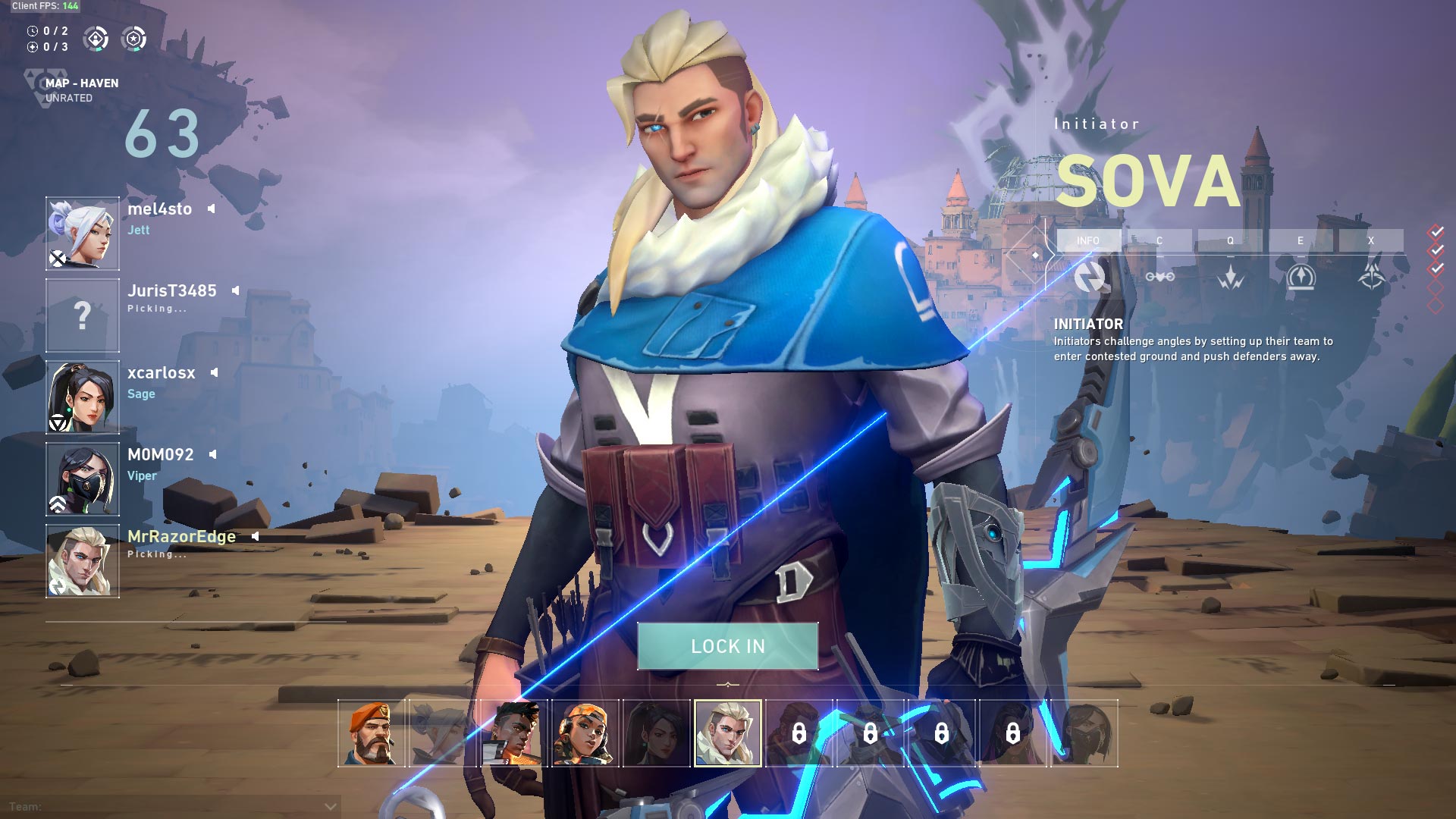This screenshot has width=1456, height=819.
Task: Lock in Sova as your agent
Action: (727, 646)
